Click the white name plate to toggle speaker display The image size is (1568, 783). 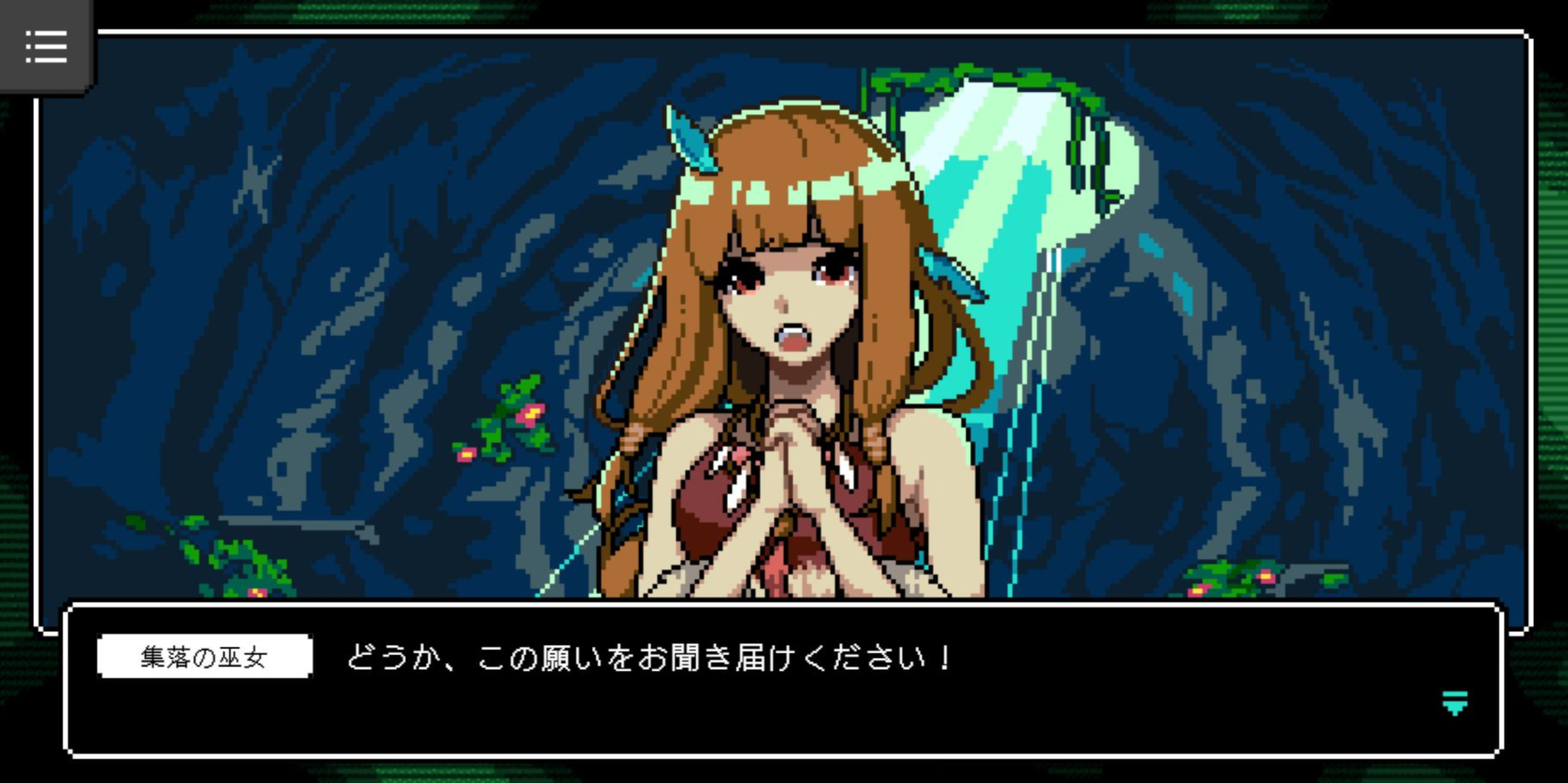tap(204, 656)
